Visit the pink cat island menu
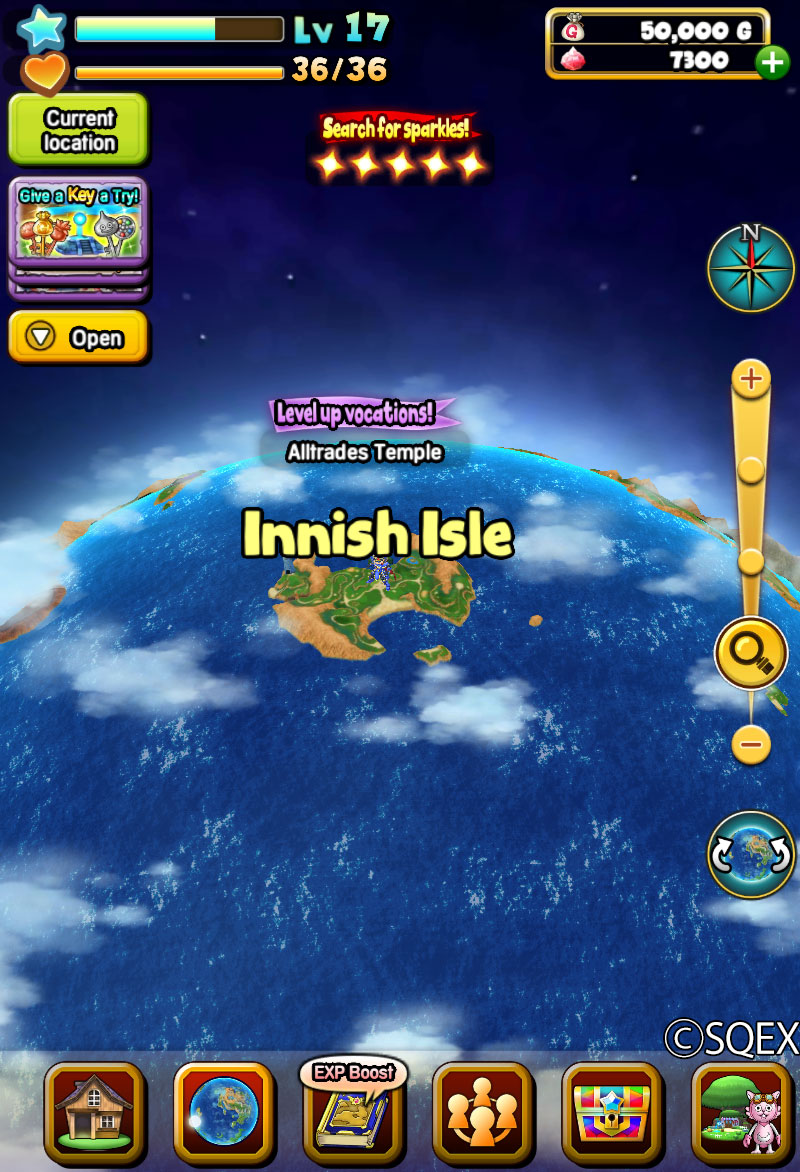 (741, 1112)
